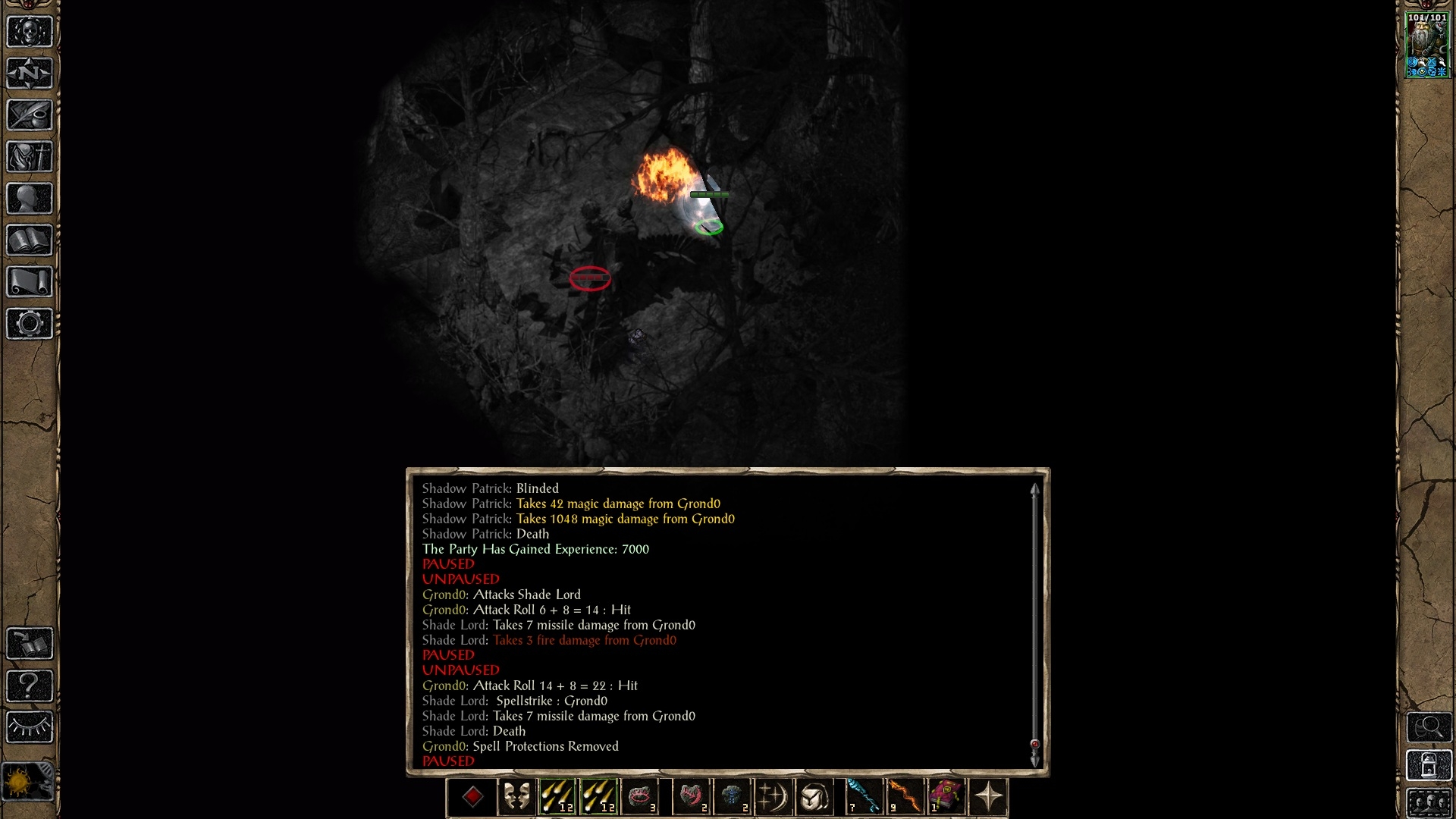Use the orange wand quick item

point(905,797)
